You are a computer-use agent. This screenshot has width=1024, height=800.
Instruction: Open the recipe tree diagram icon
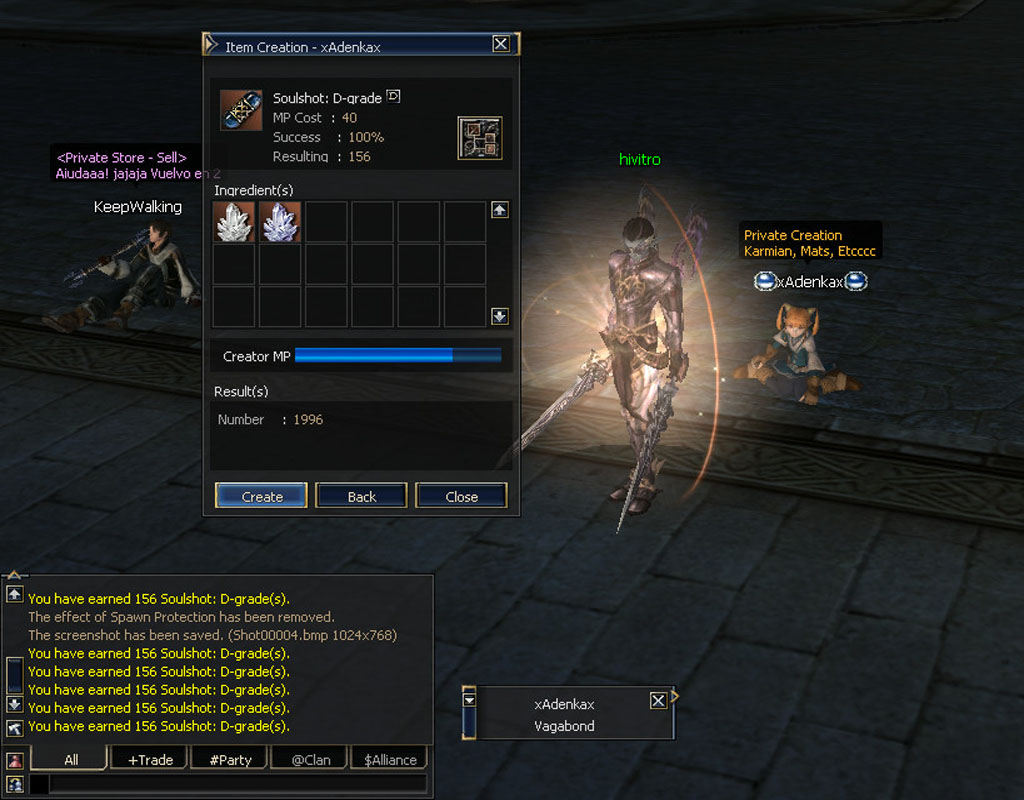[x=480, y=138]
